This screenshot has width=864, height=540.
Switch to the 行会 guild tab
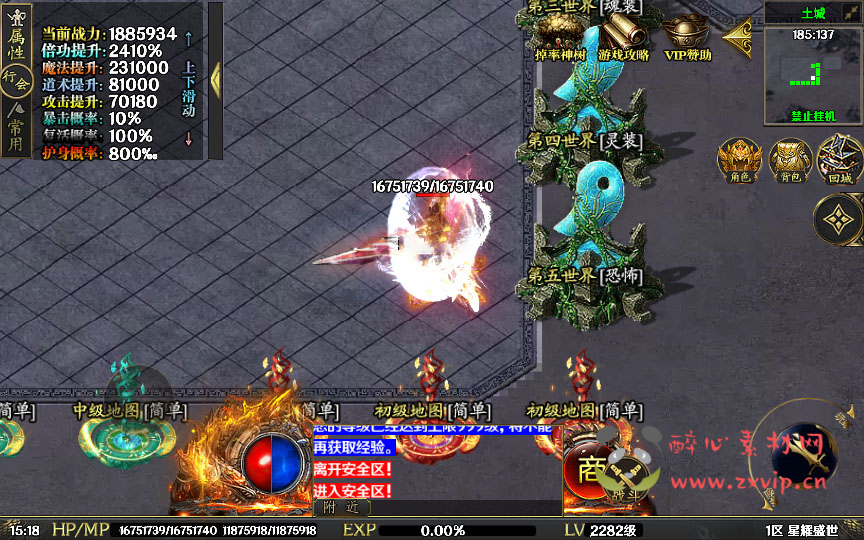(x=15, y=80)
